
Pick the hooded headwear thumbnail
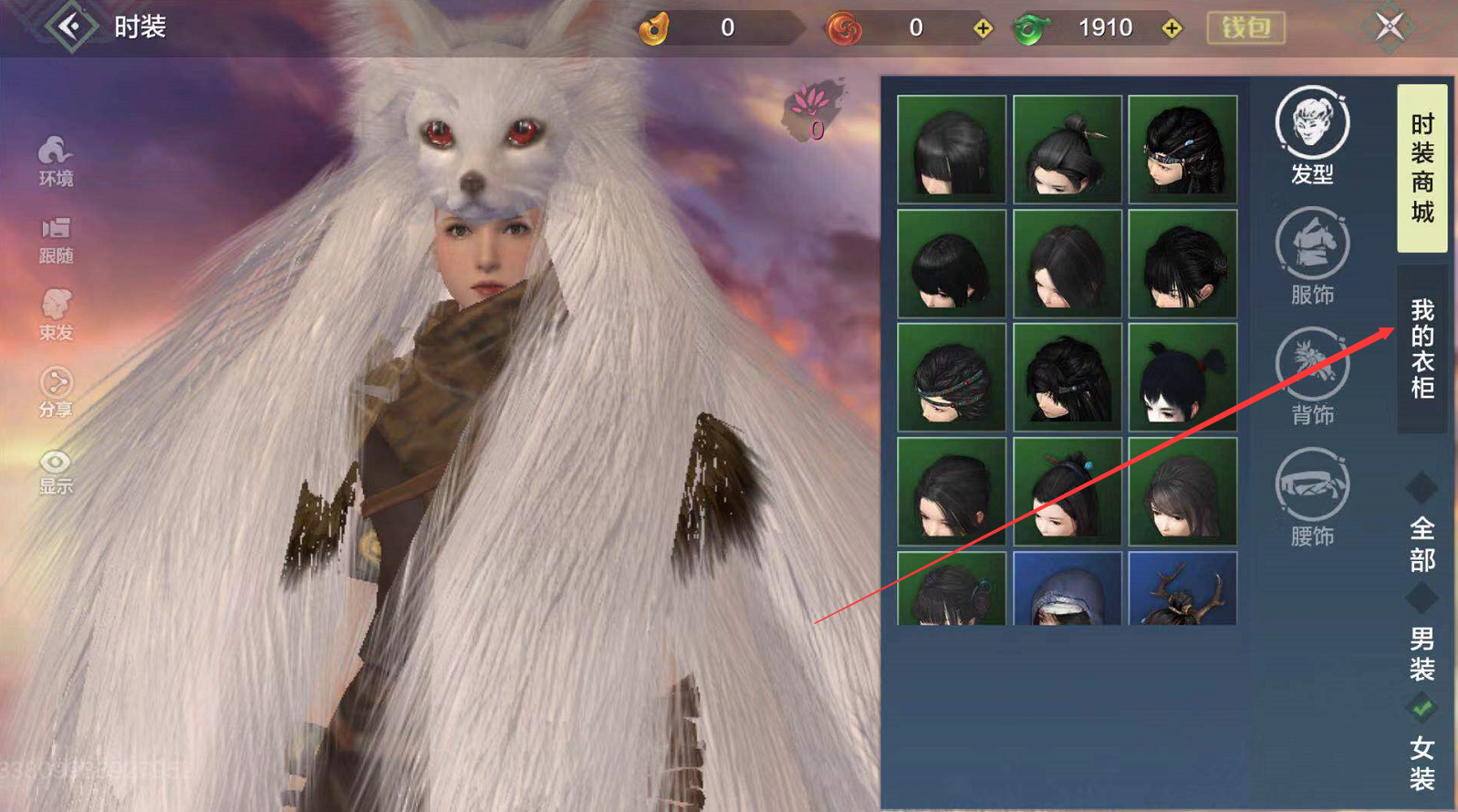1067,588
